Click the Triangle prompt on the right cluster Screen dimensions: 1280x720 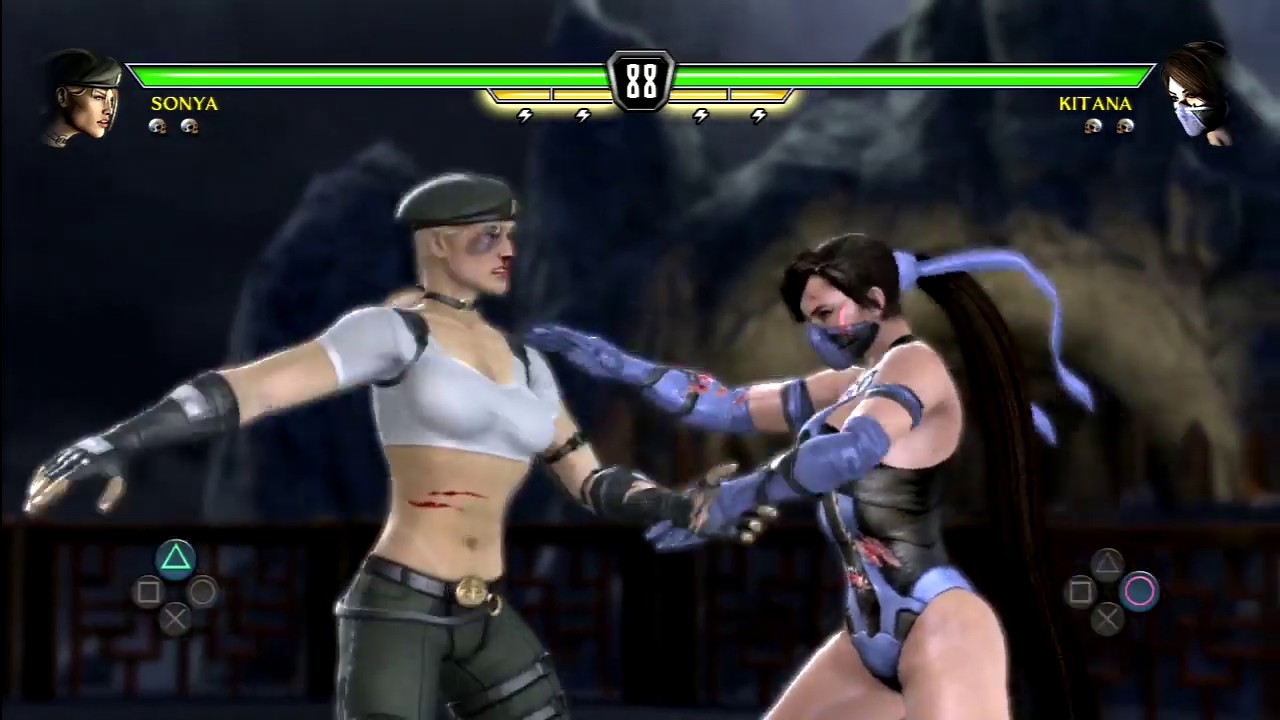(1108, 565)
